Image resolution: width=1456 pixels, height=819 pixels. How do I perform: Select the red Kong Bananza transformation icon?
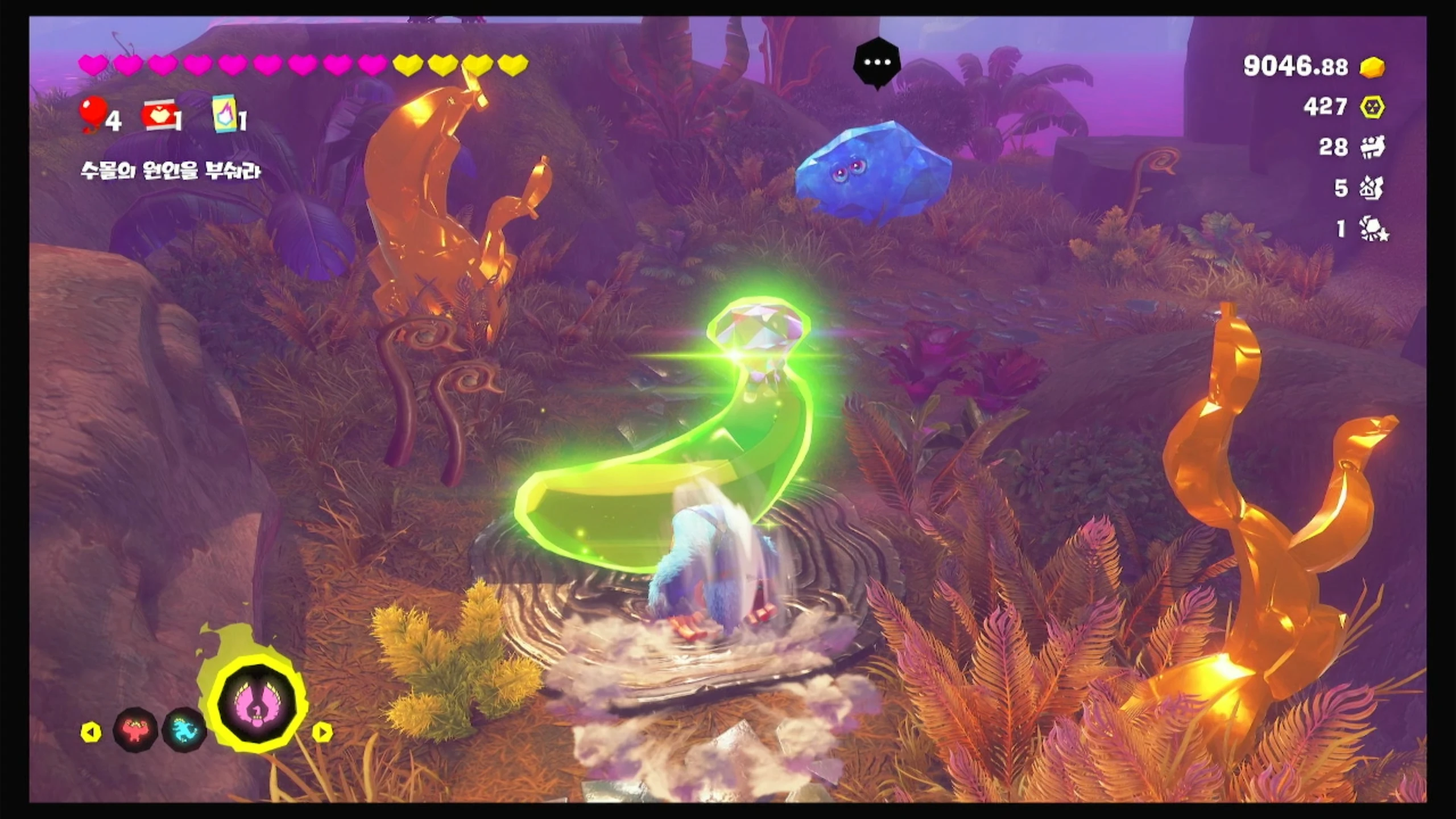tap(135, 729)
